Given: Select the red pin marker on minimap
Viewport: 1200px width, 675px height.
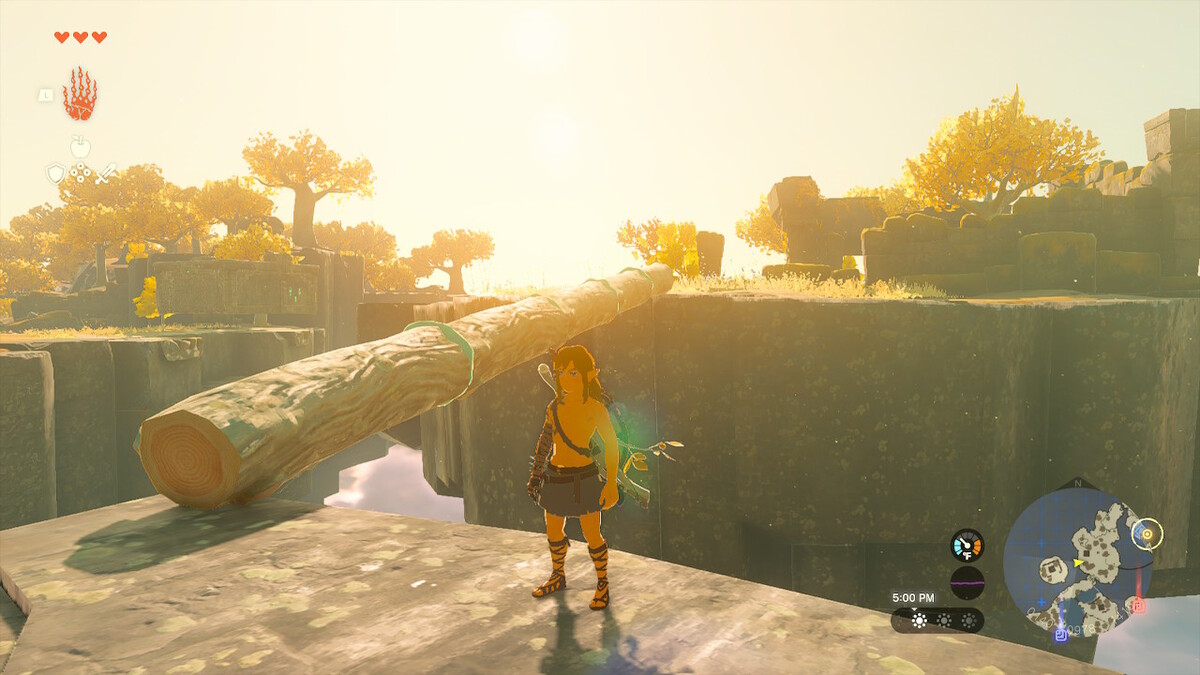Looking at the screenshot, I should tap(1137, 604).
